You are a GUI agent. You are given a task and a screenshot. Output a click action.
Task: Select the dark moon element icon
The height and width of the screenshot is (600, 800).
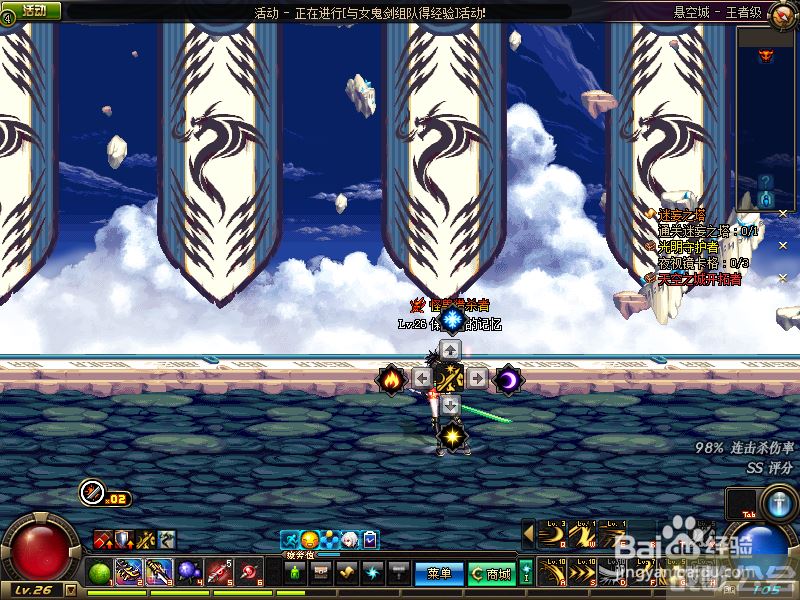(509, 379)
